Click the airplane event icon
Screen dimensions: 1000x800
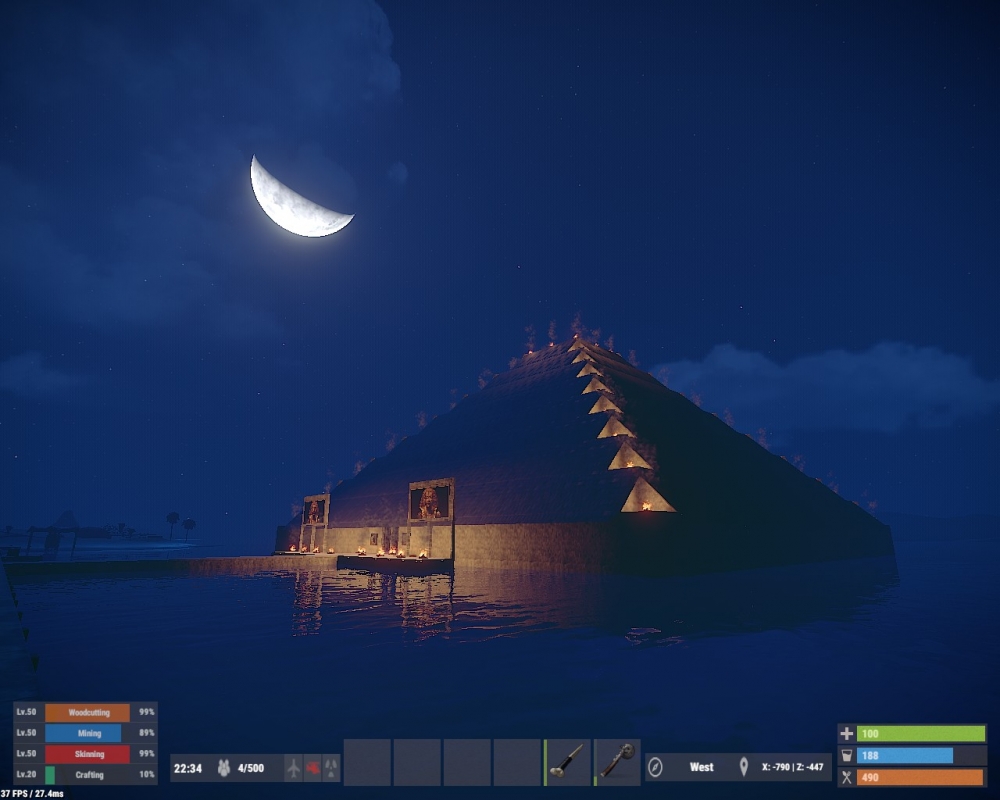pos(293,768)
